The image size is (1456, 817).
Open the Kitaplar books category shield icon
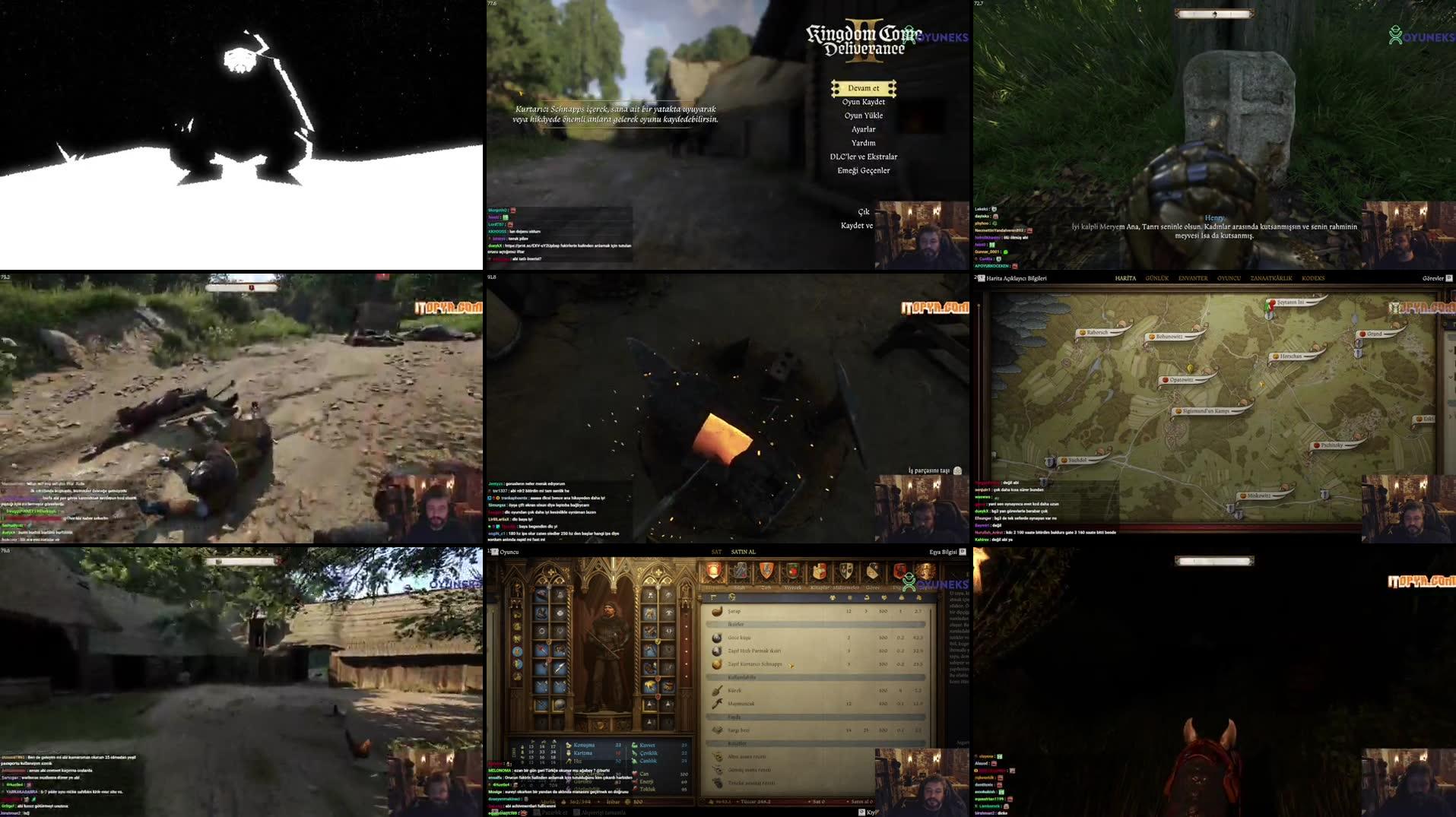[820, 570]
